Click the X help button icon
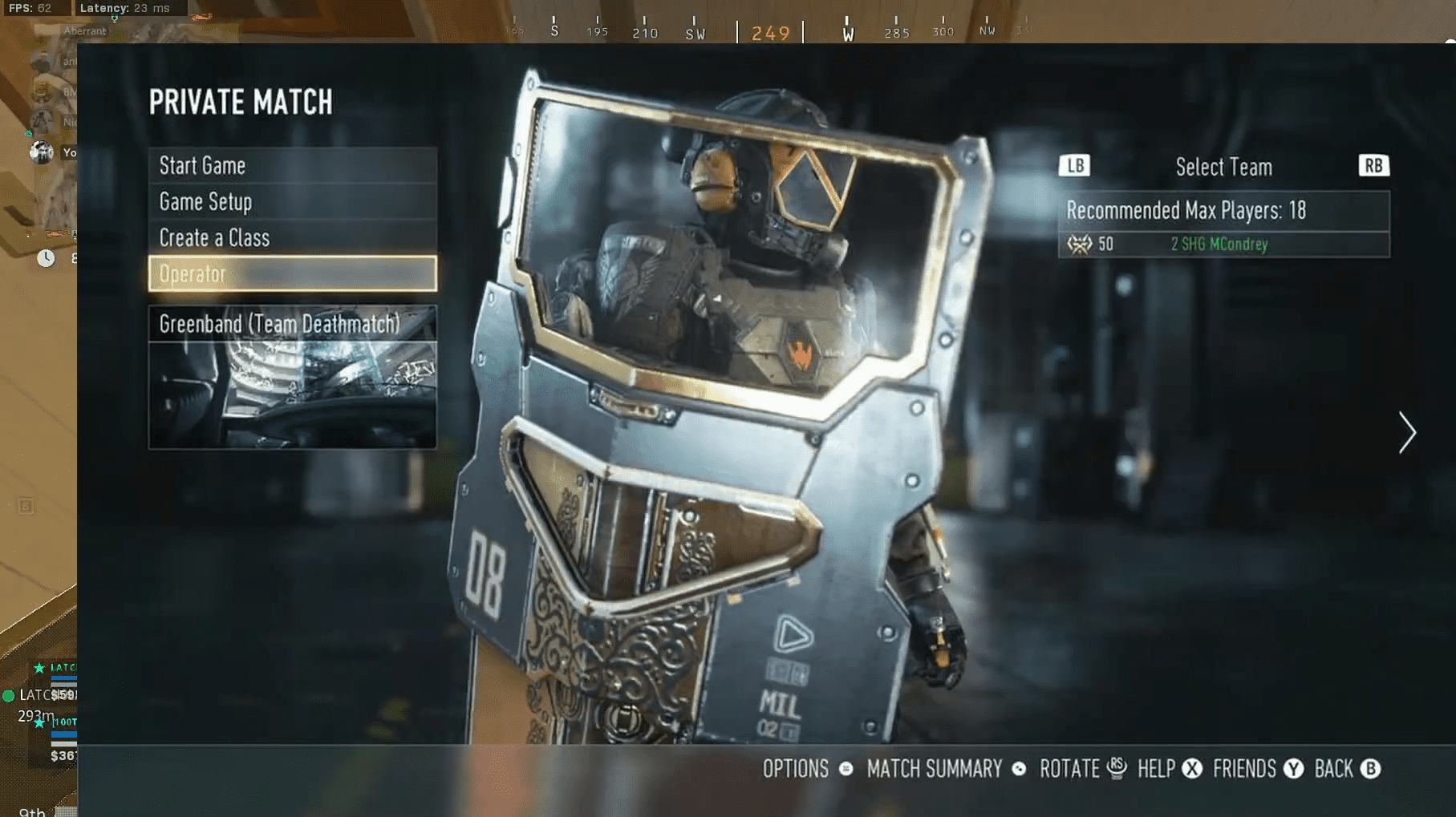This screenshot has height=817, width=1456. (x=1190, y=770)
